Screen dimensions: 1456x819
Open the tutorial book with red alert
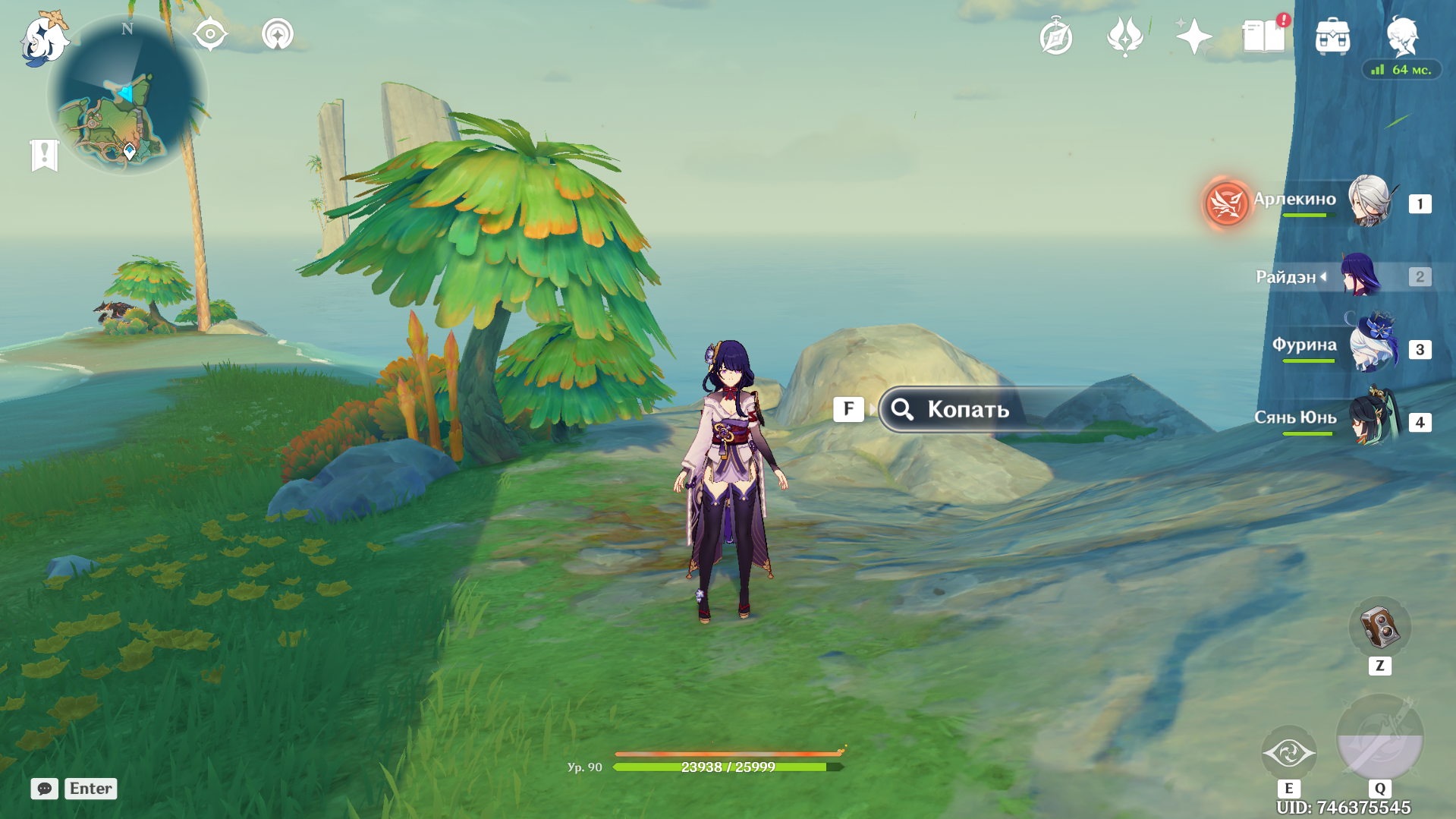[1263, 36]
